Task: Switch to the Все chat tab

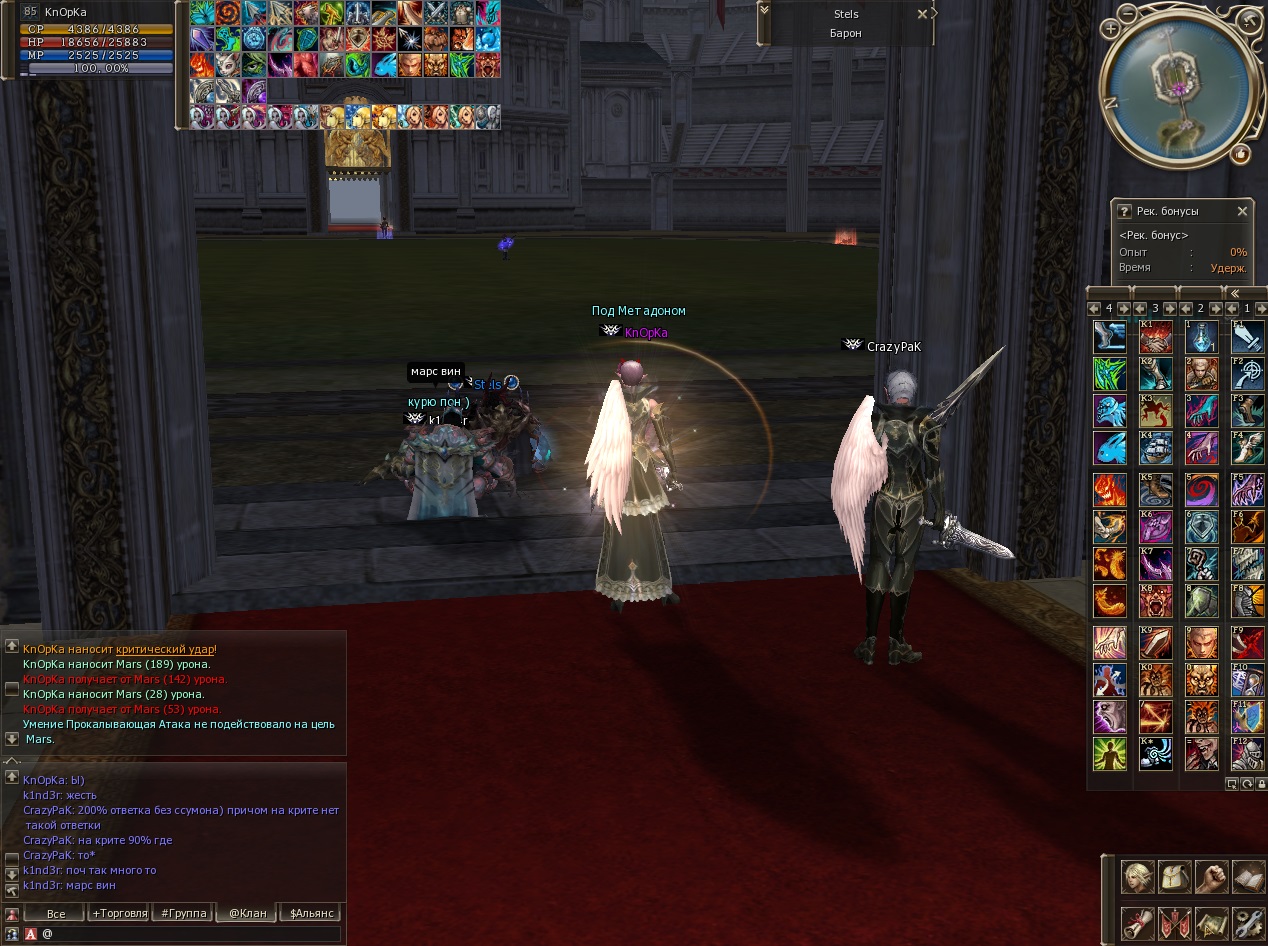Action: [55, 913]
